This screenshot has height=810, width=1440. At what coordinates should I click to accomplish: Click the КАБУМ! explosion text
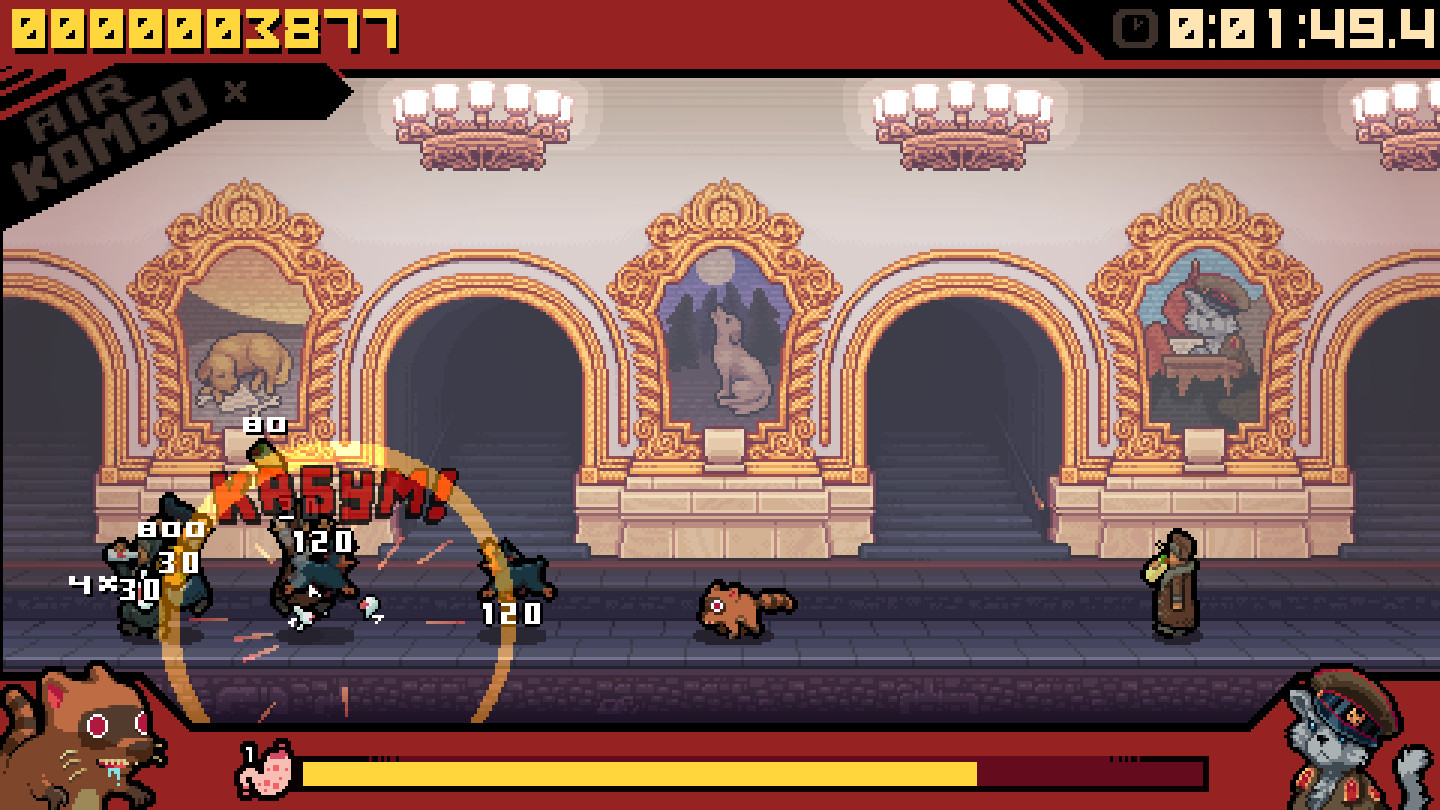coord(330,492)
